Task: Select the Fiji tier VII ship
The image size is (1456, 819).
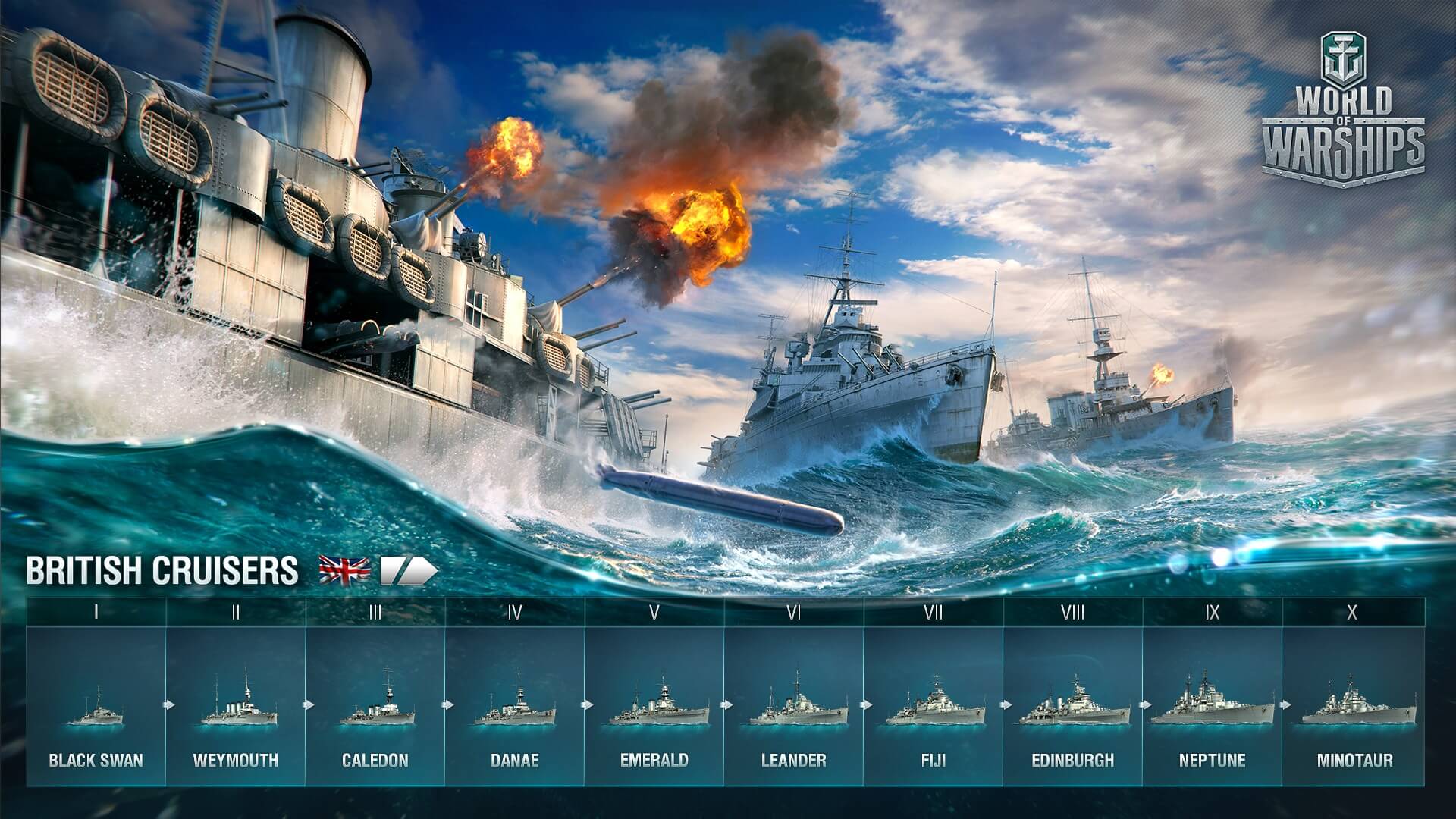Action: (934, 706)
